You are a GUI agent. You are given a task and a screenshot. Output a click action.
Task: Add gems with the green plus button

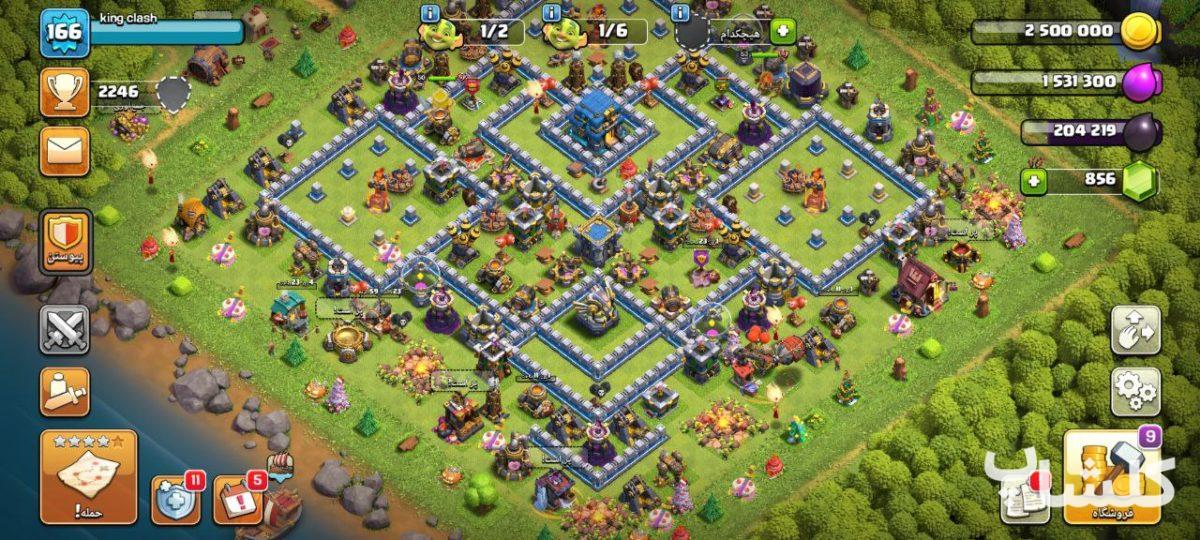tap(1034, 181)
